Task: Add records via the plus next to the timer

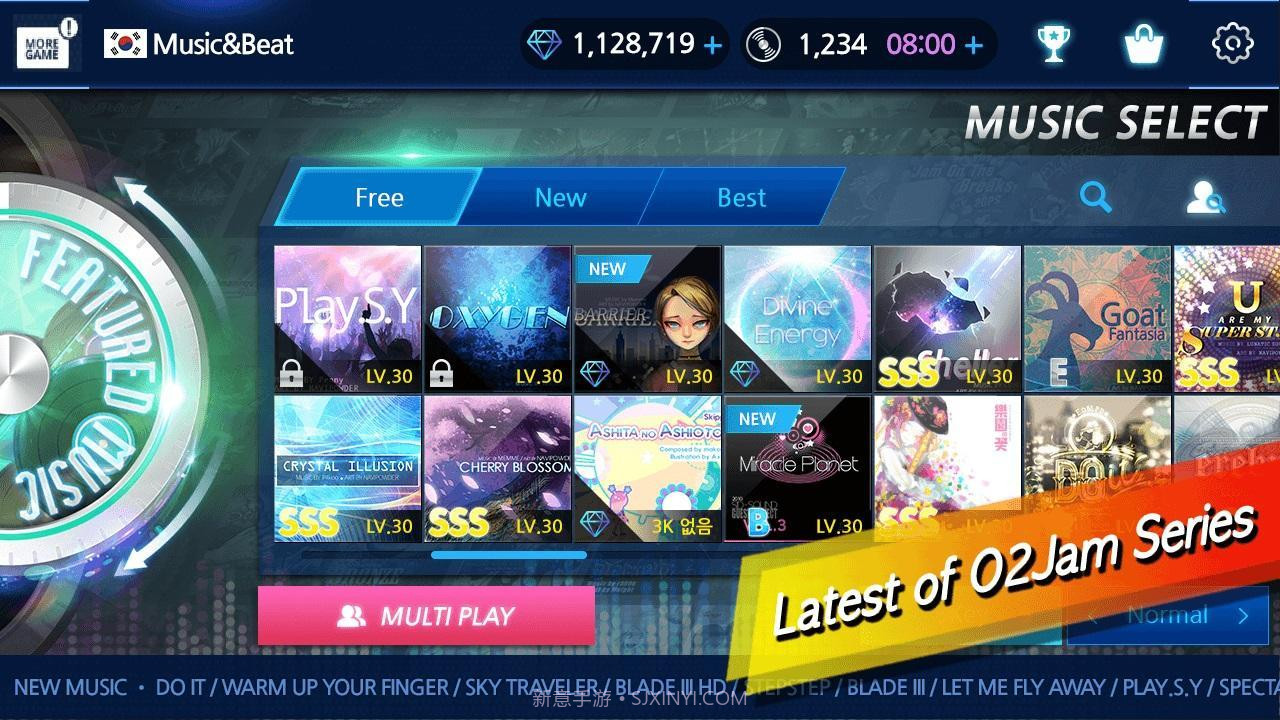Action: point(972,43)
